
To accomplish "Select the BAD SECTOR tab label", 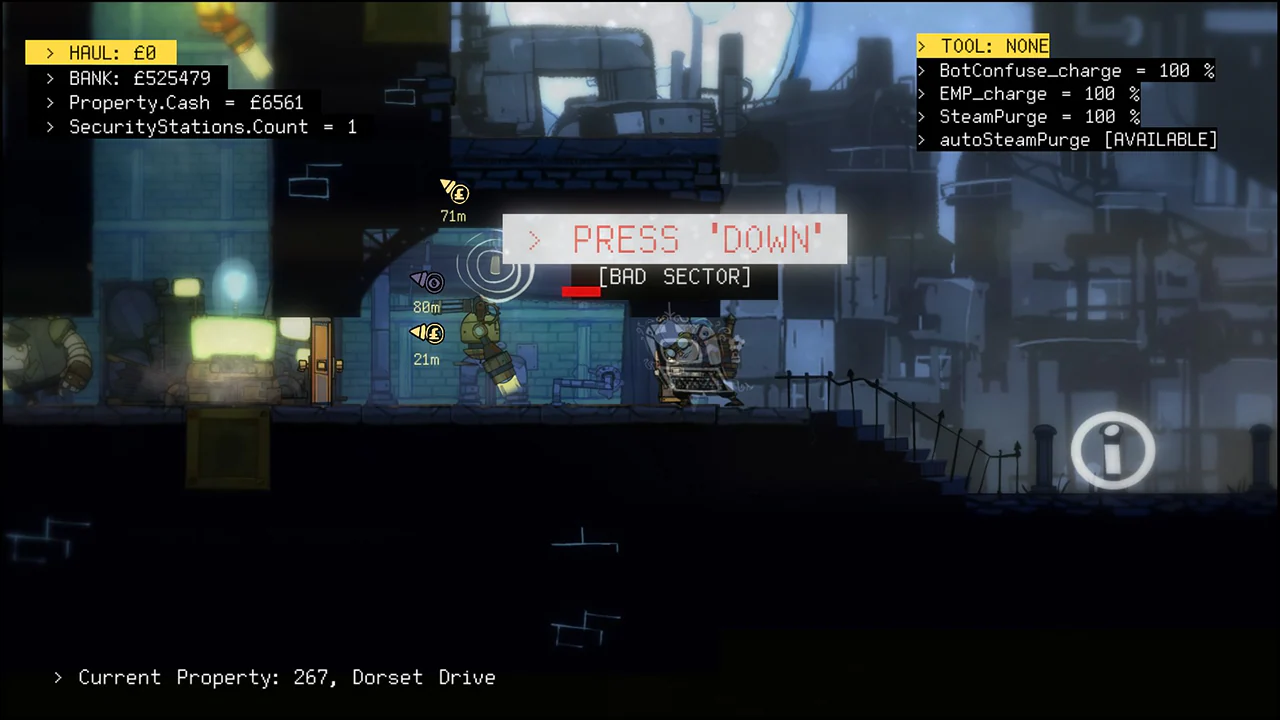I will click(x=674, y=277).
